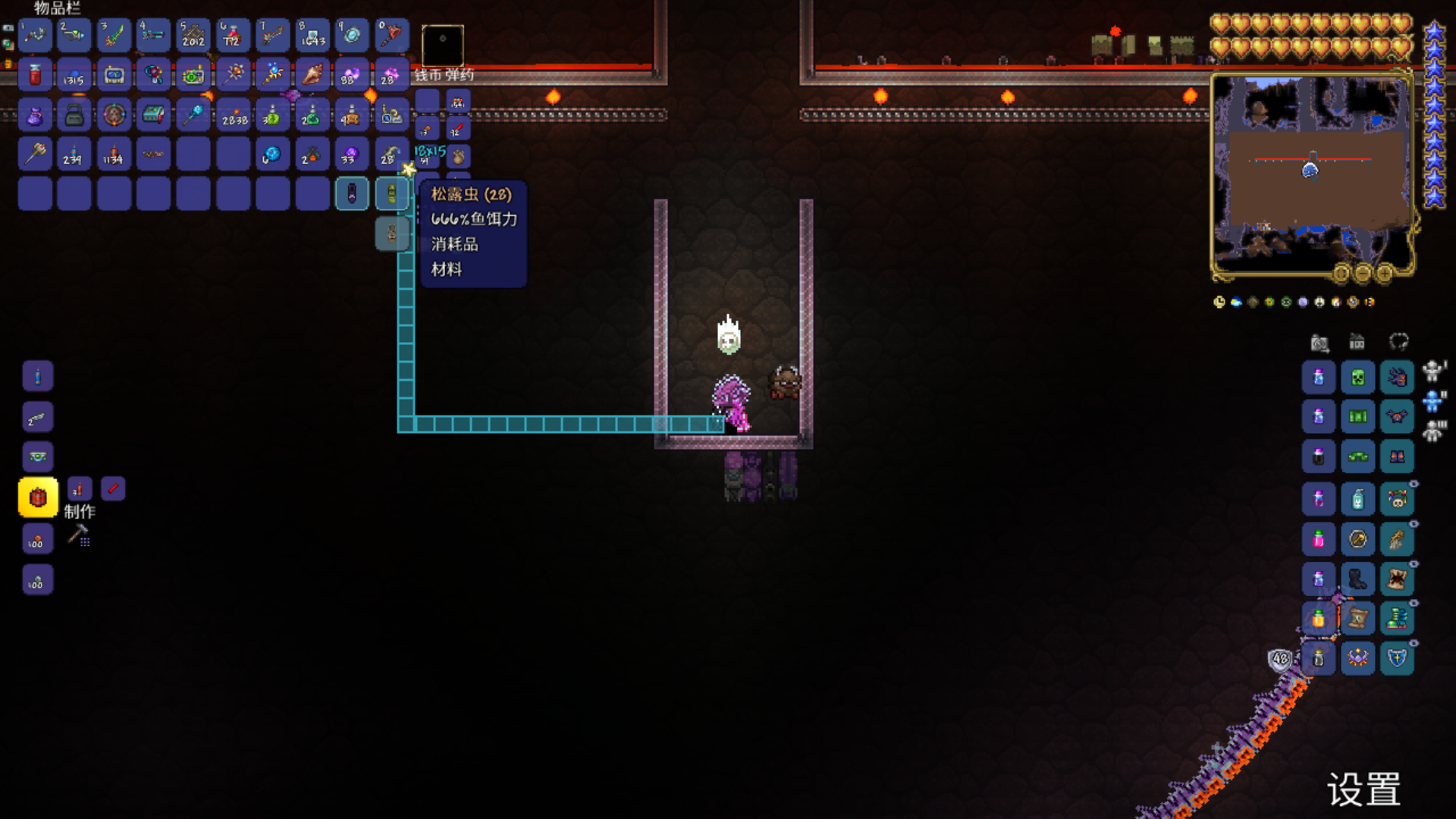This screenshot has height=819, width=1456.
Task: Open the housing menu house icon
Action: tap(1357, 342)
